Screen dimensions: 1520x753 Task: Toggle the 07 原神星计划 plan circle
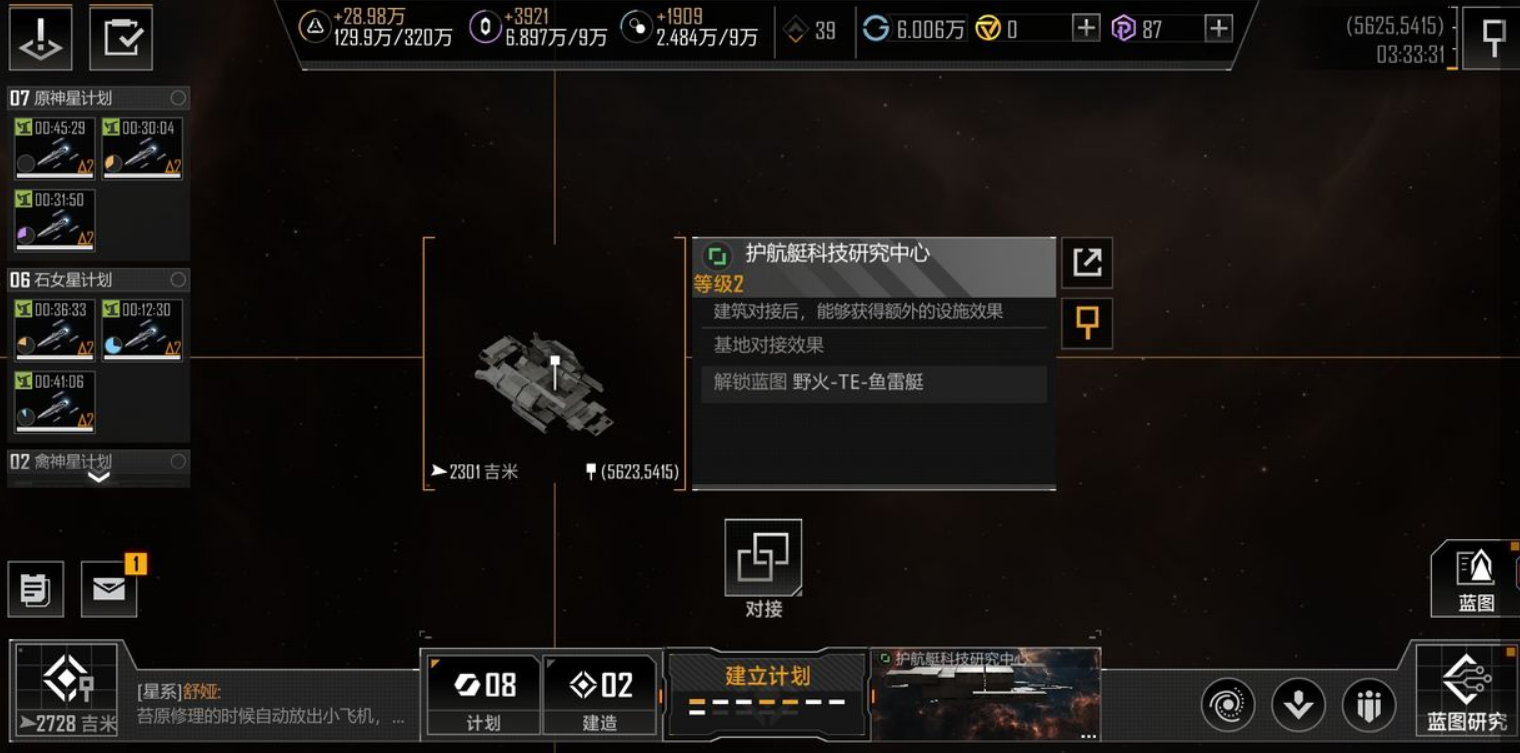(178, 98)
